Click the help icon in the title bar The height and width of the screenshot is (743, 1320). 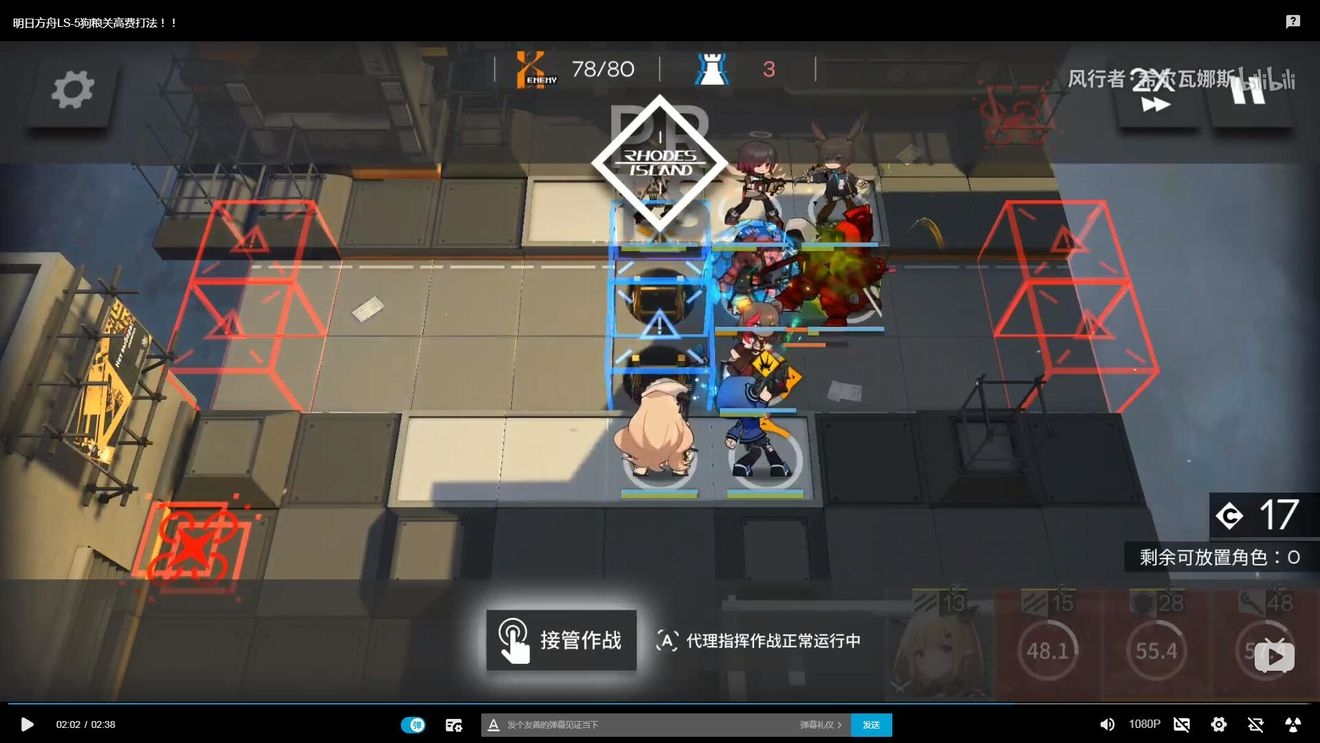(1293, 21)
